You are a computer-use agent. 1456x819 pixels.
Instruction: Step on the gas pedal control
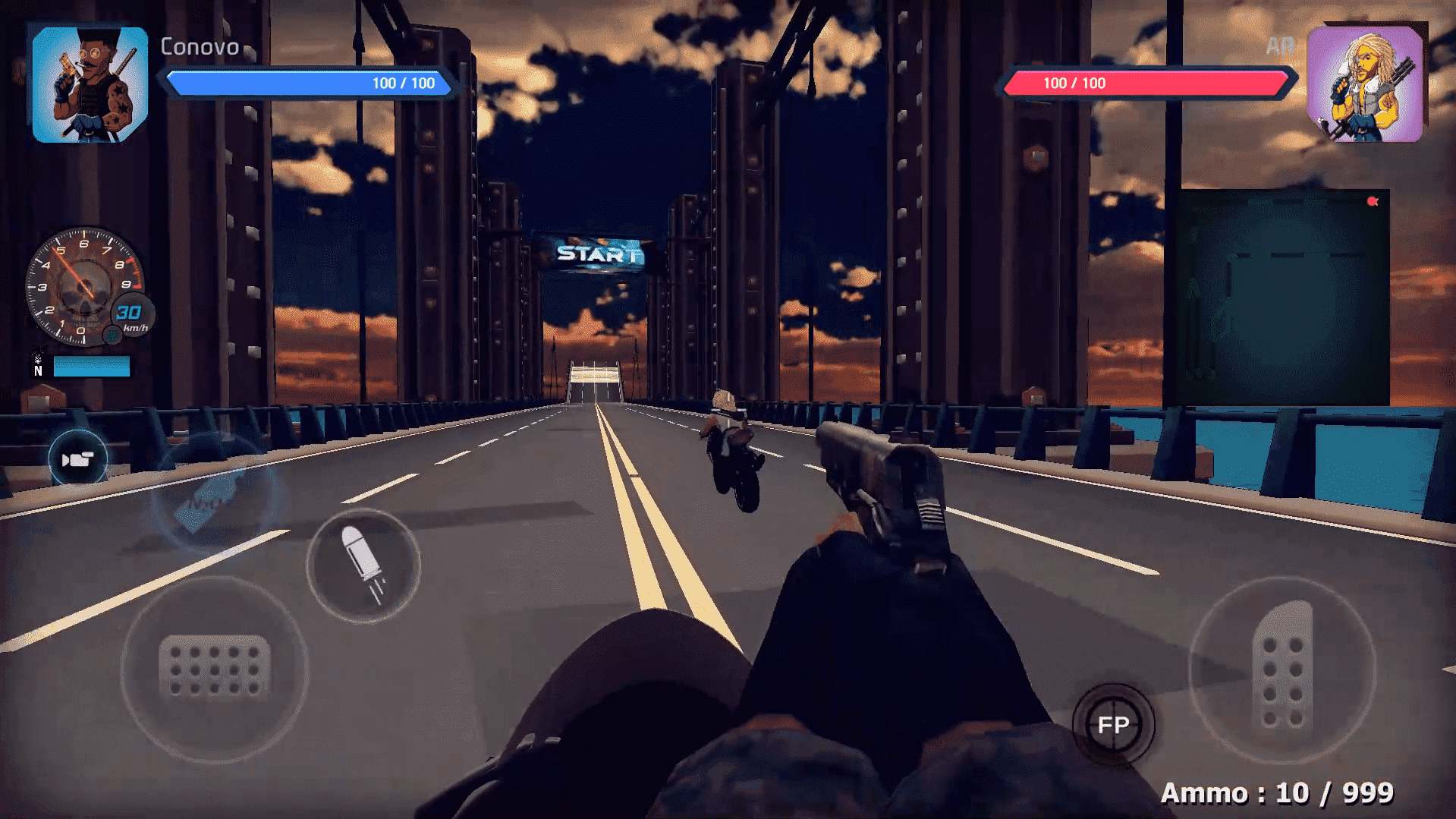(x=1282, y=668)
